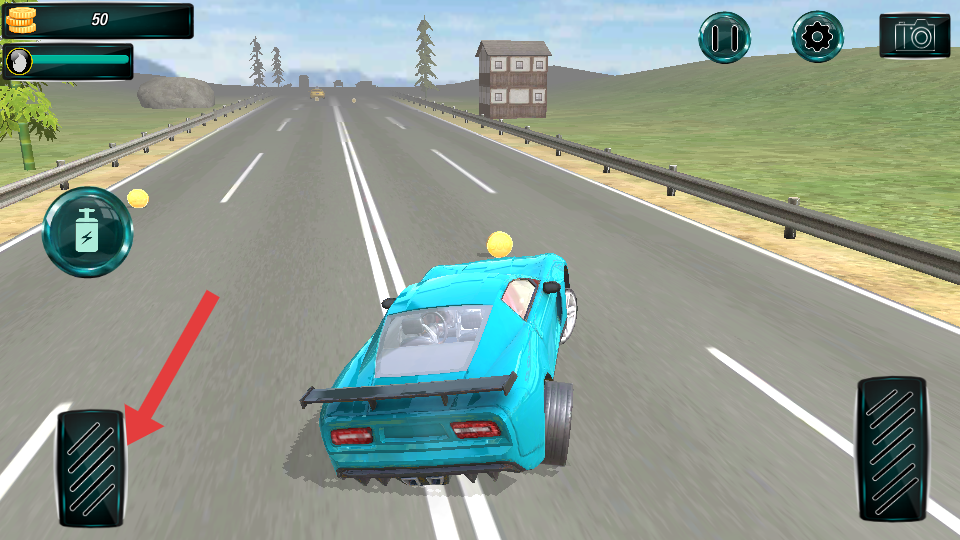Image resolution: width=960 pixels, height=540 pixels.
Task: Hit the brake pedal the arrow points to
Action: [x=90, y=468]
